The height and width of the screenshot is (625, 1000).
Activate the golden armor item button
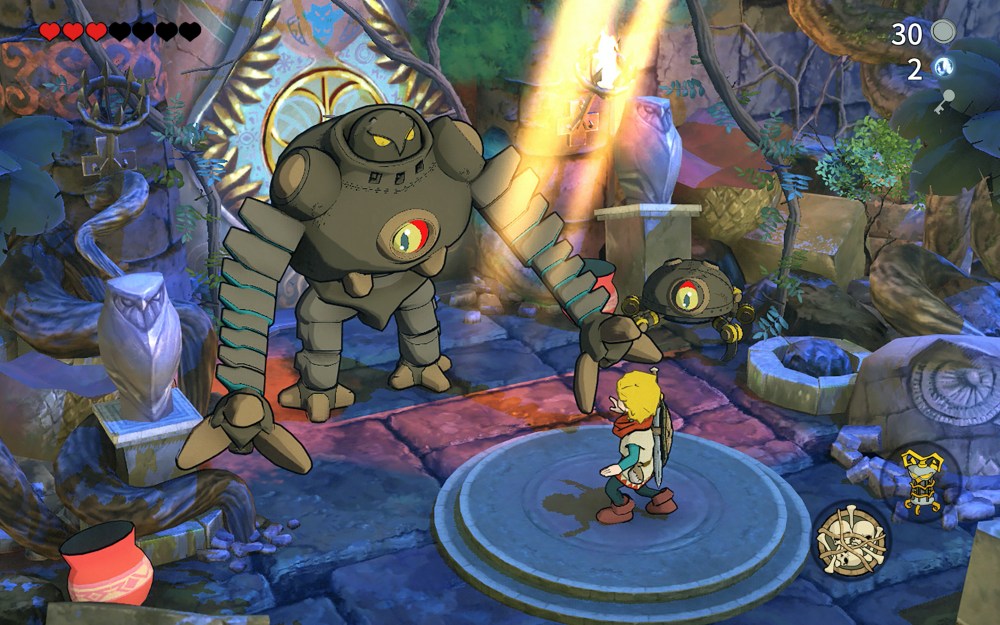[x=921, y=482]
